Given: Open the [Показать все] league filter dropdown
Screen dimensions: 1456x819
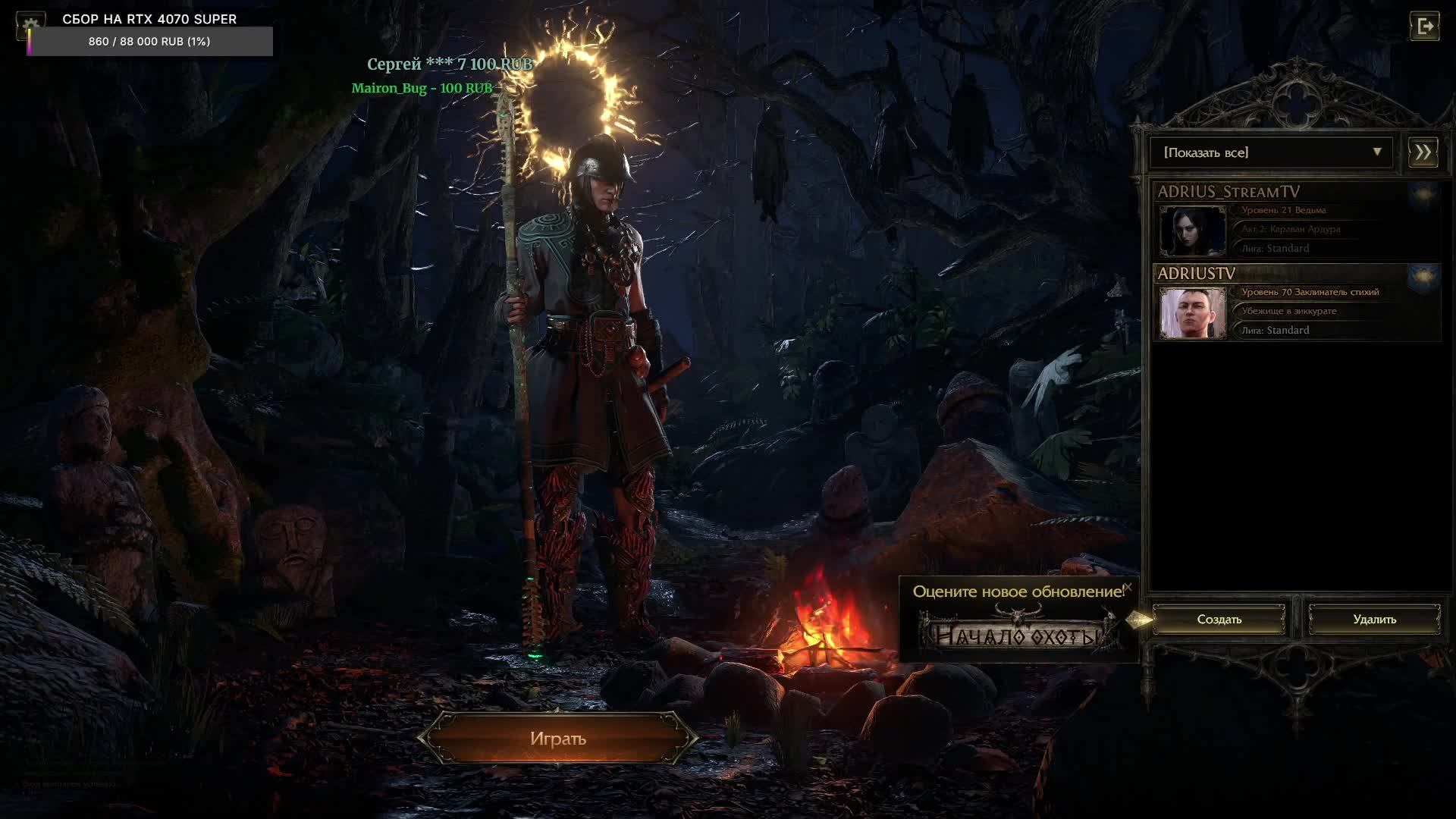Looking at the screenshot, I should [1271, 152].
